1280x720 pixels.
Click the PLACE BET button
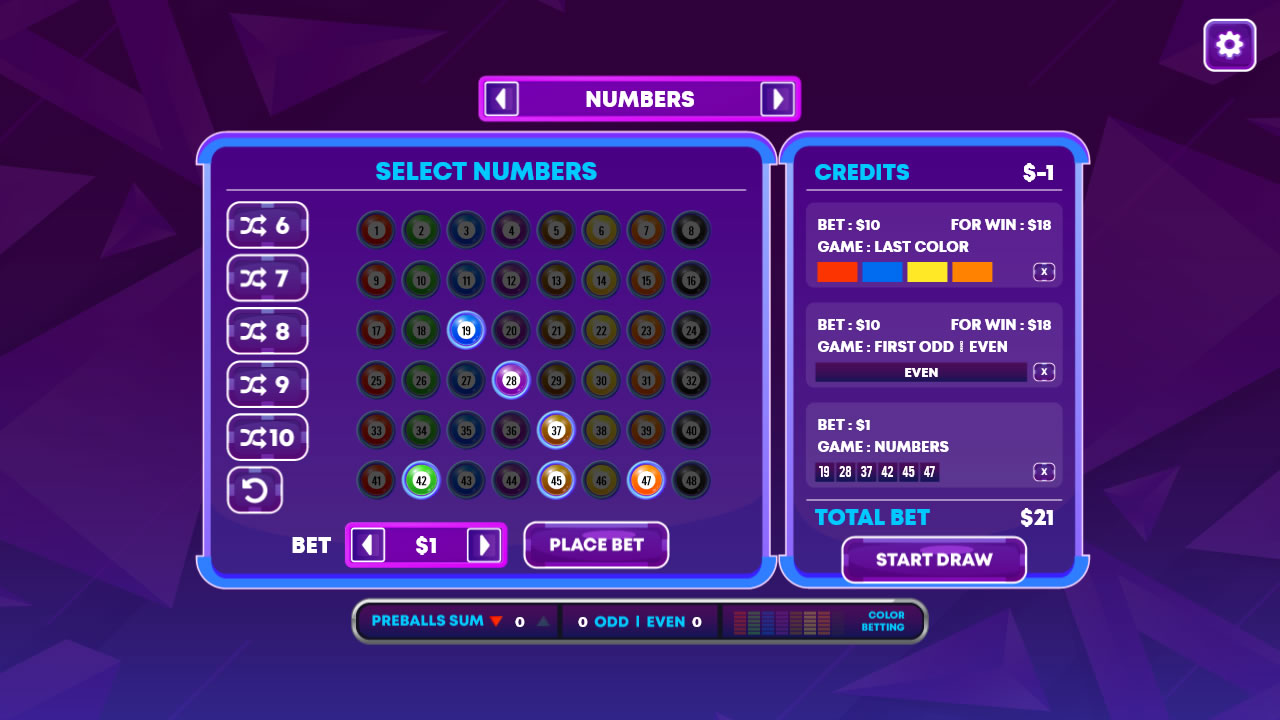[596, 545]
